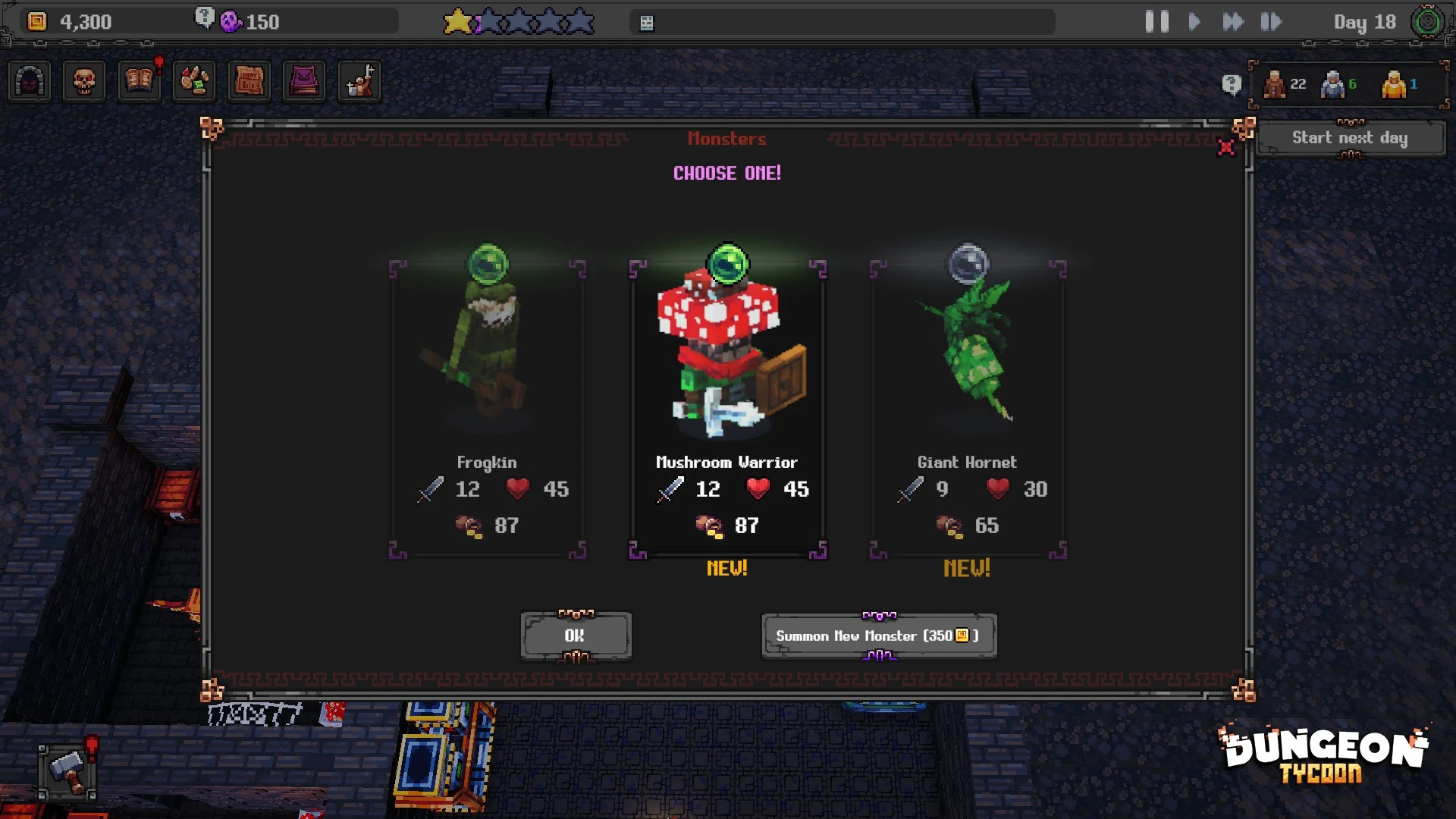Click the green circular emblem beside Day 18
The height and width of the screenshot is (819, 1456).
tap(1427, 21)
